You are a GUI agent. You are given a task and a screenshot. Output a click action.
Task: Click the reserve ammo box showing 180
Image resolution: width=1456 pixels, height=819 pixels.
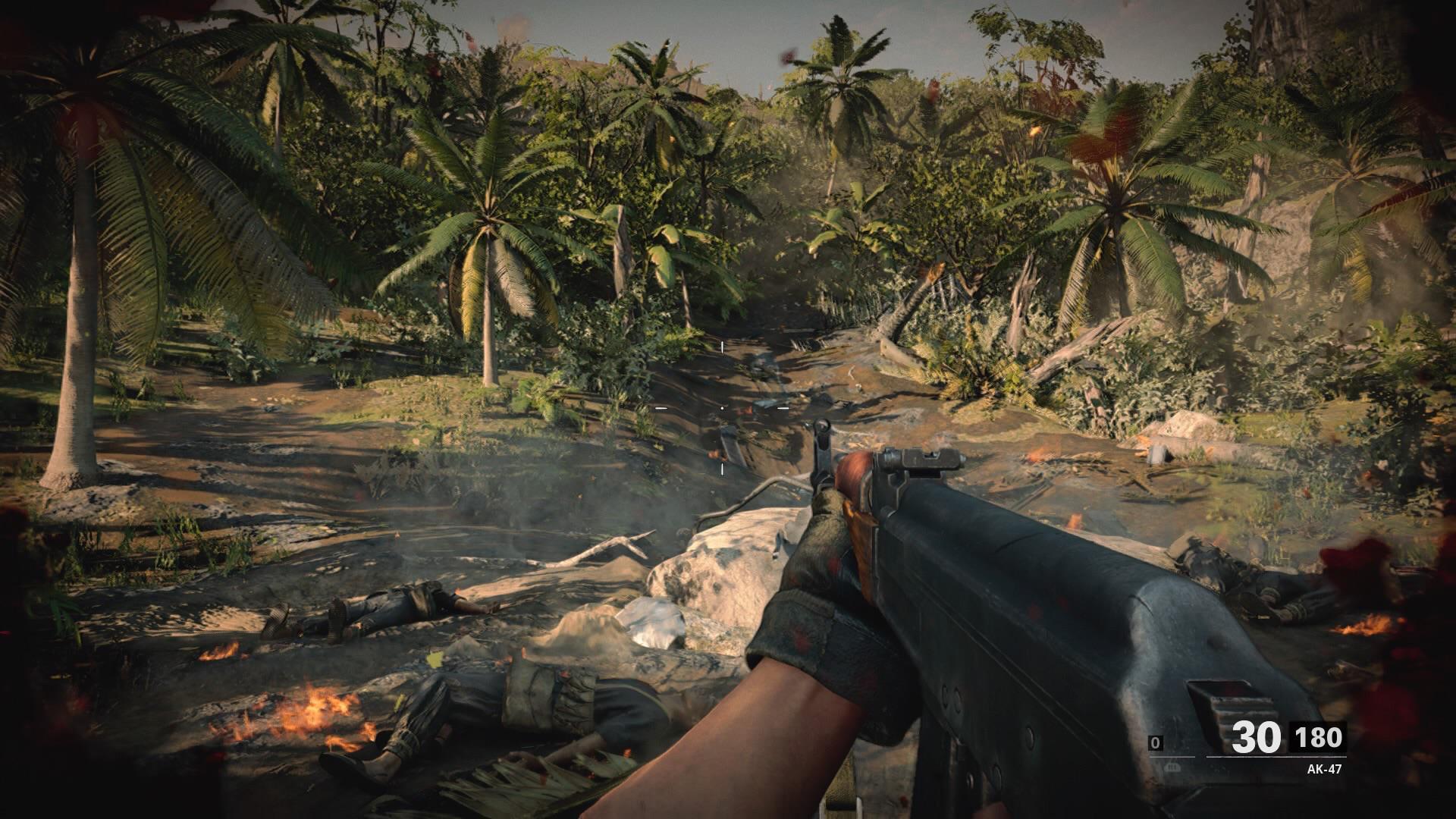coord(1319,737)
